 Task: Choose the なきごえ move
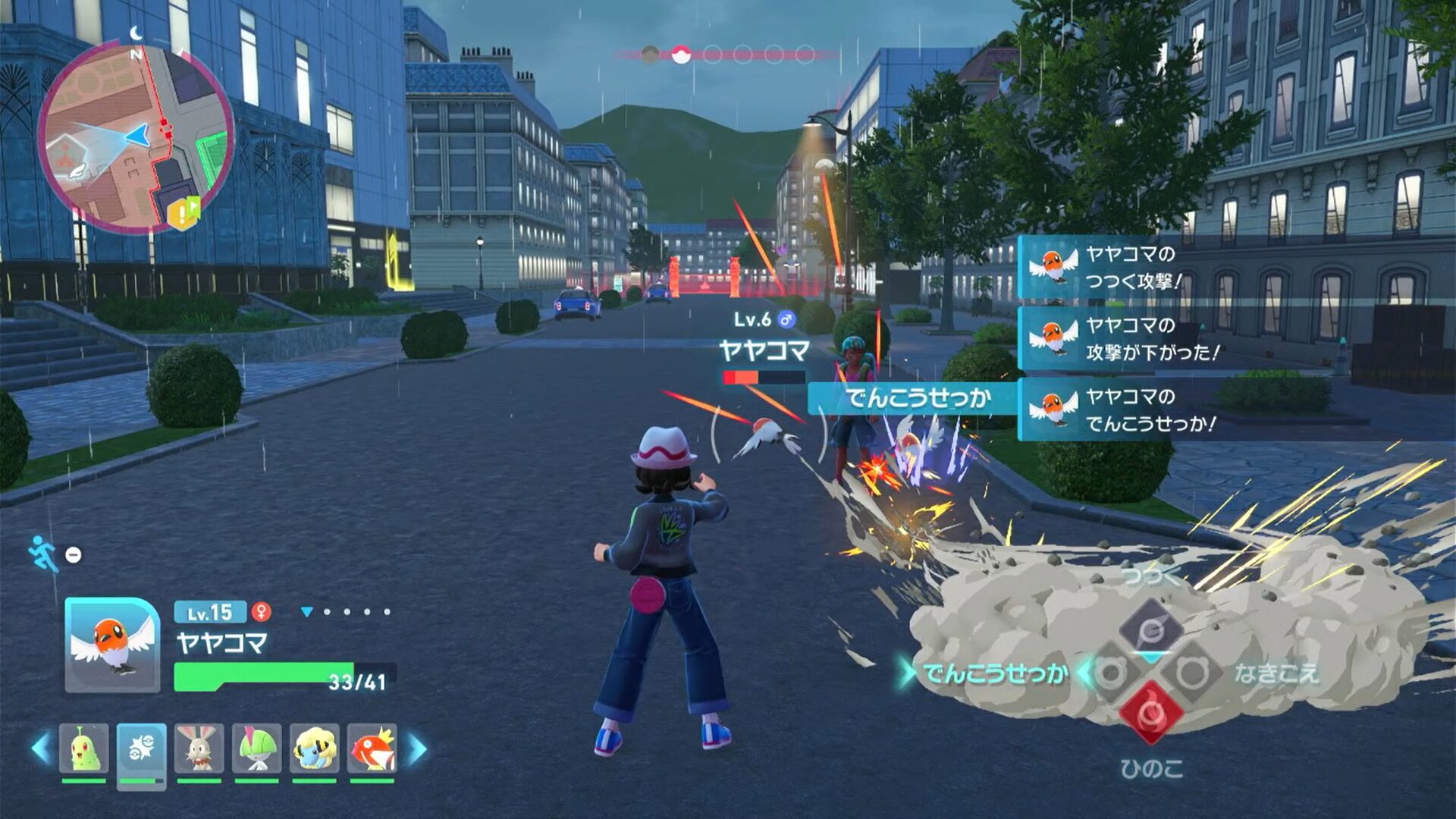(1276, 673)
